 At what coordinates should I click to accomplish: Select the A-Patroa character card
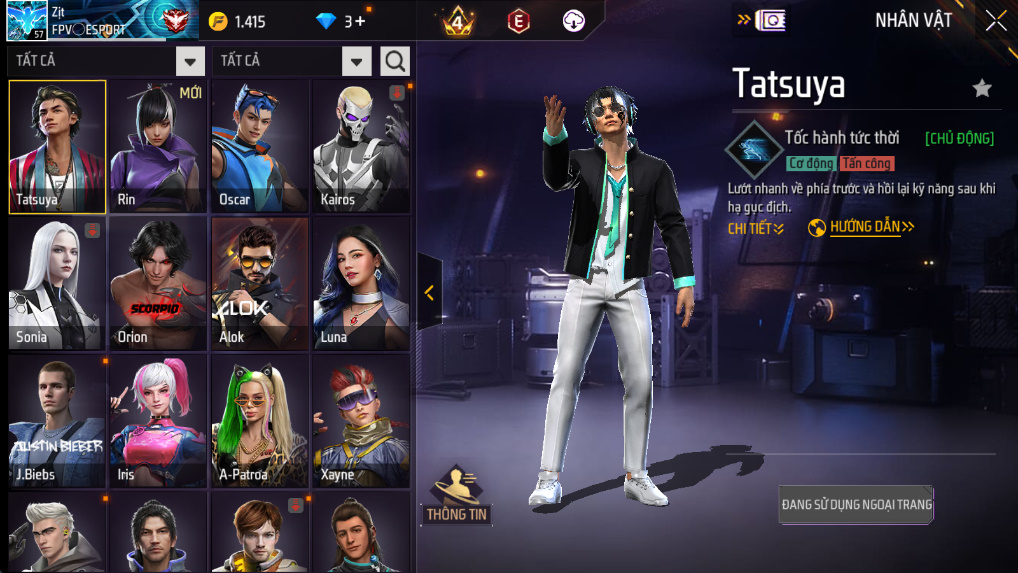tap(260, 421)
